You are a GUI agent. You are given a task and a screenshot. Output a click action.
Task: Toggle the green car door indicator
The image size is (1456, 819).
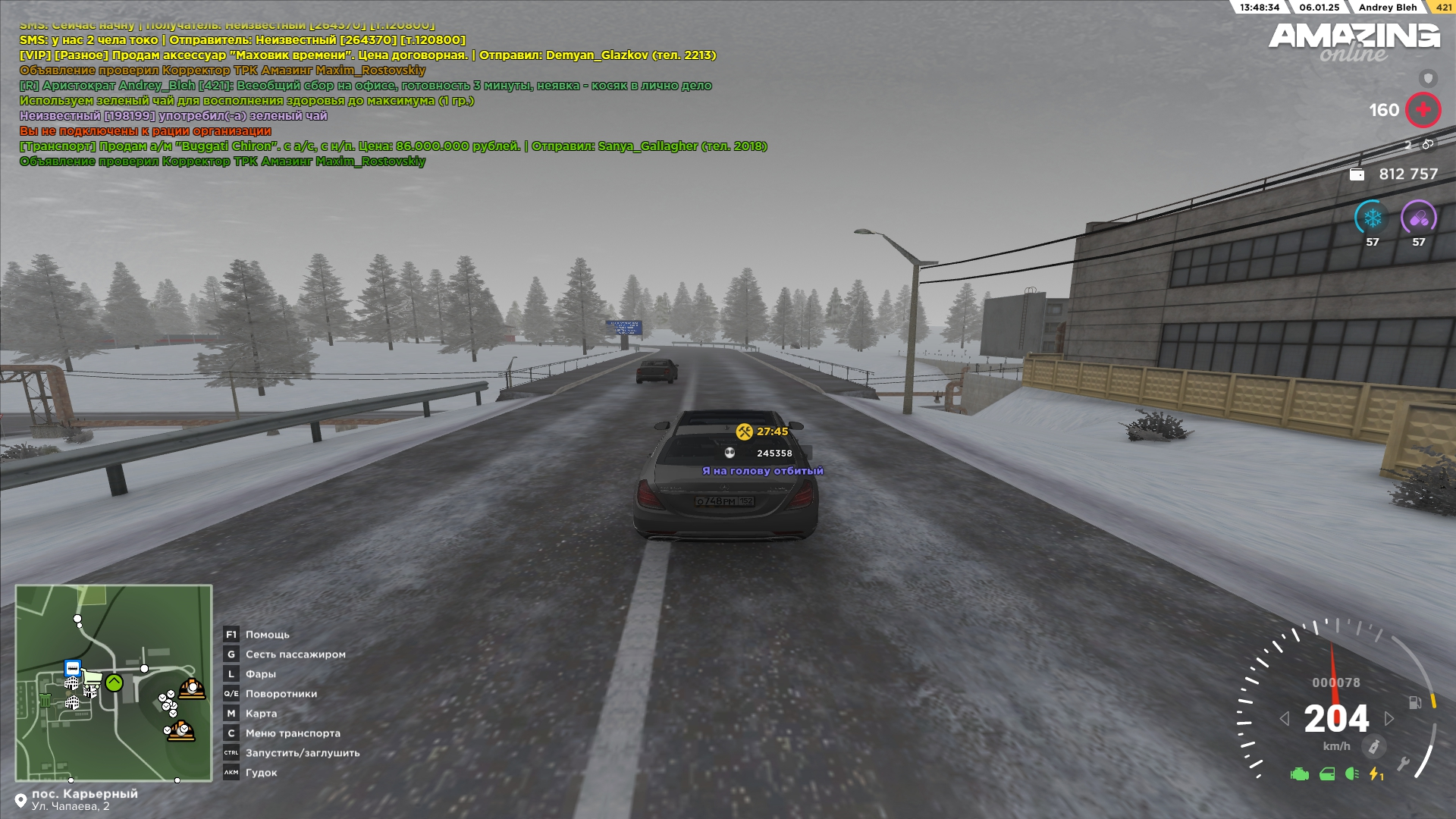1326,774
